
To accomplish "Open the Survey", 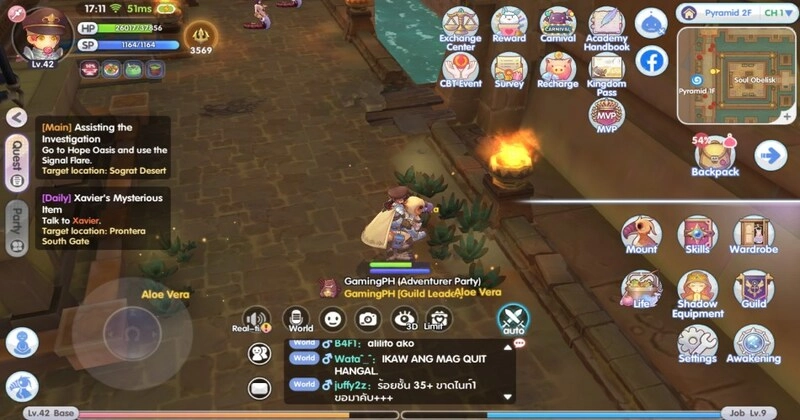I will [509, 68].
